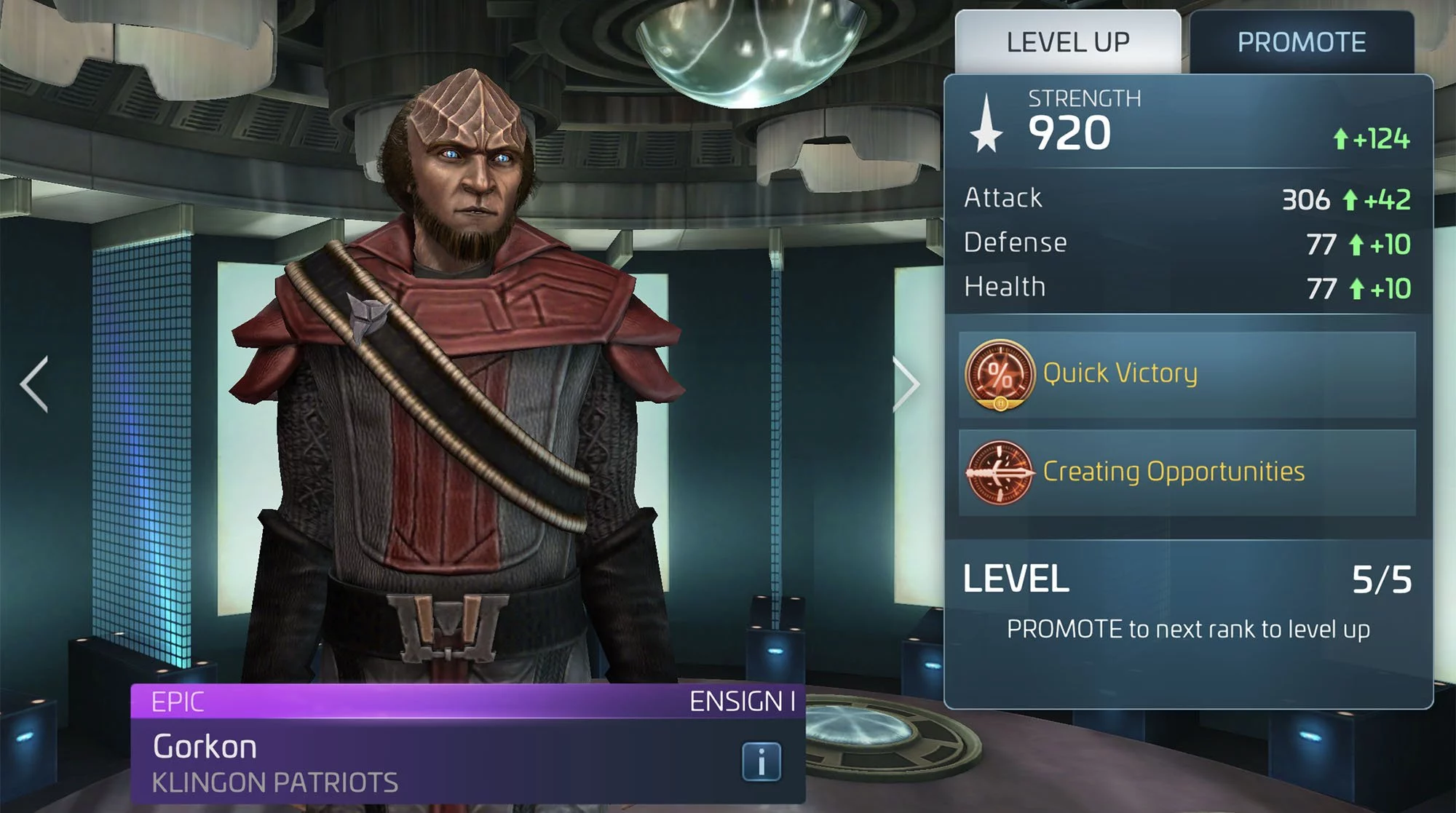This screenshot has height=813, width=1456.
Task: Open the Promote tab
Action: [x=1302, y=42]
